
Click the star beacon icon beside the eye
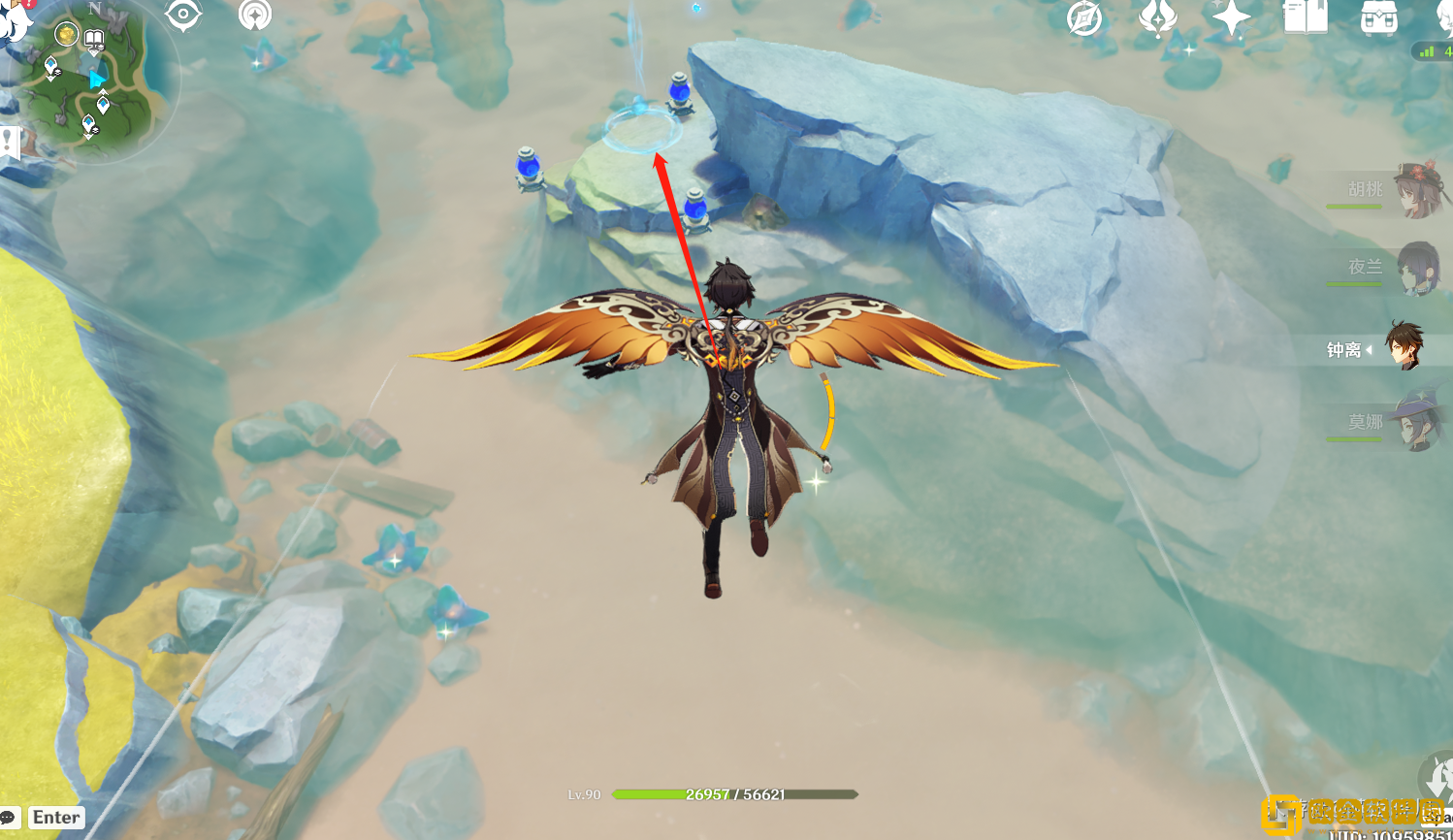(255, 15)
